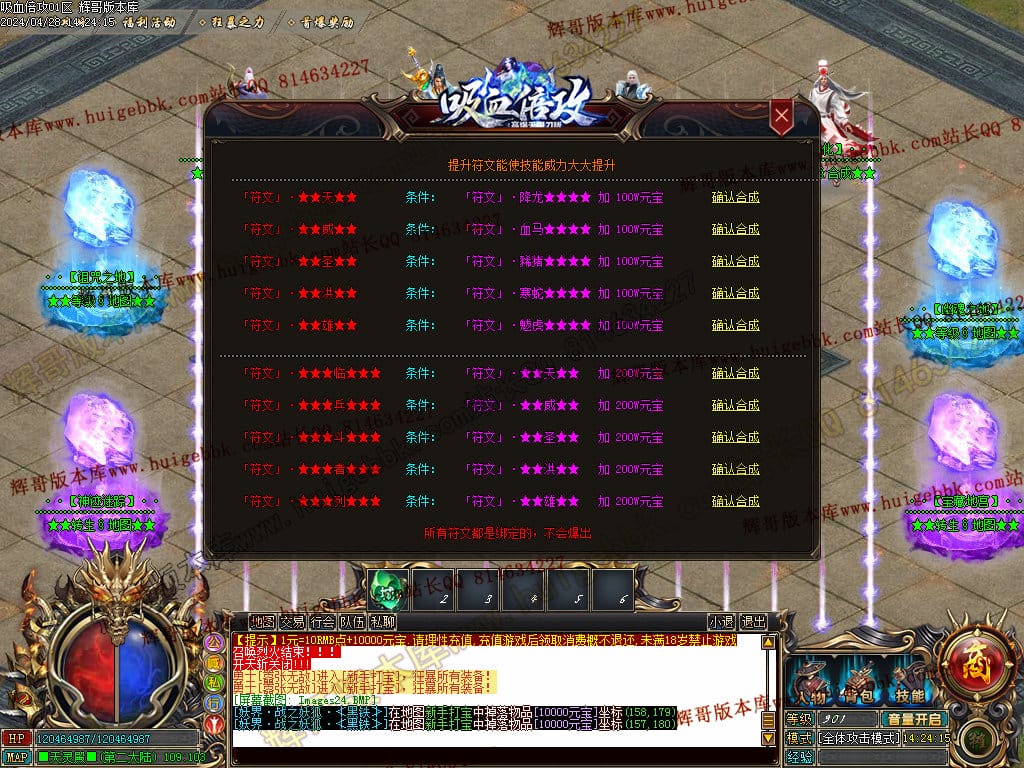Viewport: 1024px width, 768px height.
Task: Confirm synthesis for the ★★雄★★ rune
Action: (735, 325)
